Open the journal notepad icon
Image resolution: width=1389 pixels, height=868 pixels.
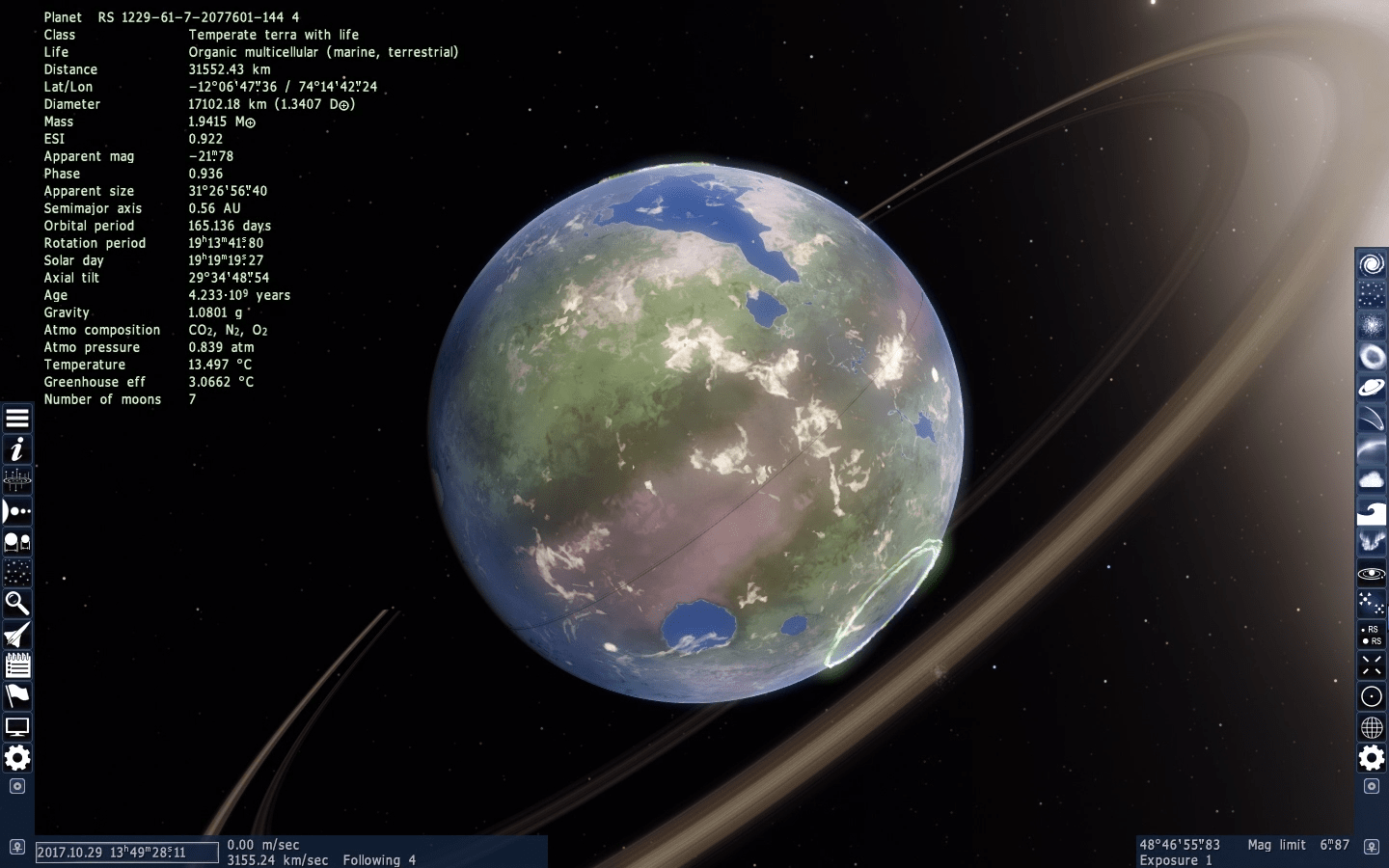pos(17,665)
